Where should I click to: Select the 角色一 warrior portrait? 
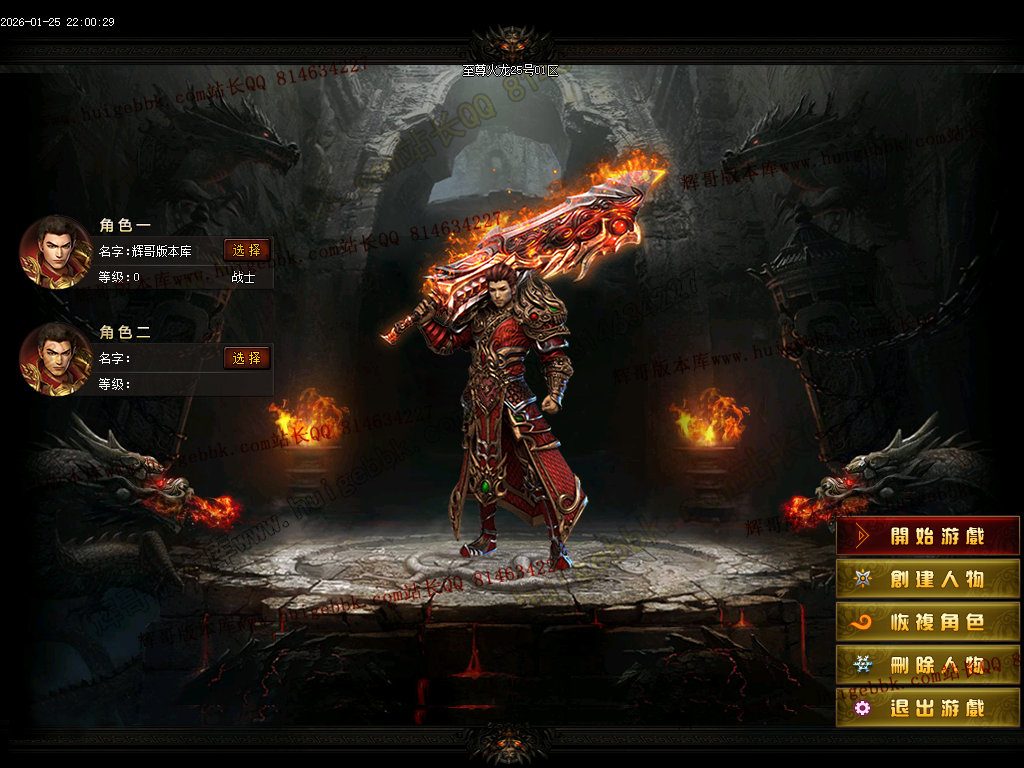point(56,252)
